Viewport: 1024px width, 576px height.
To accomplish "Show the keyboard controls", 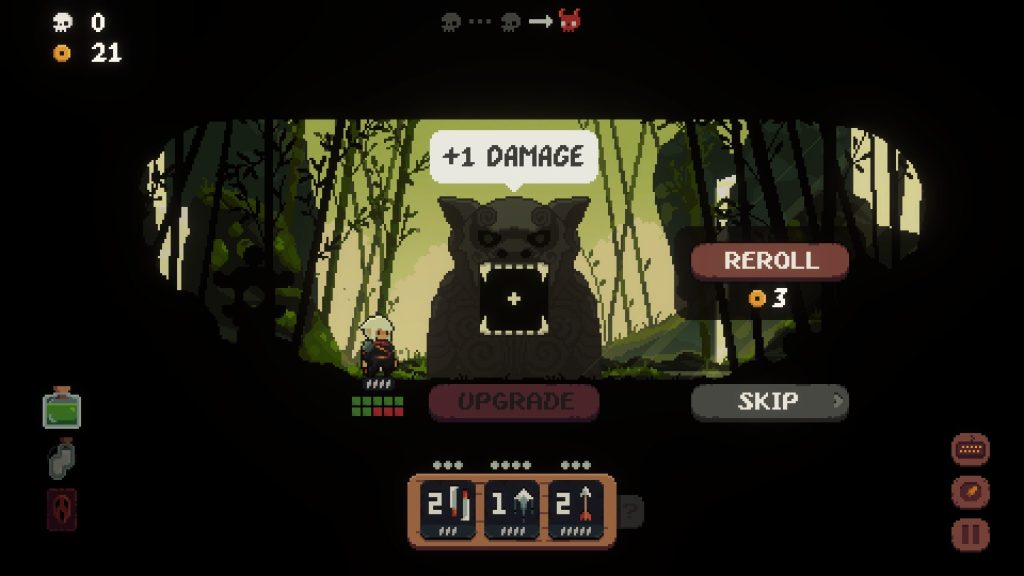I will 970,450.
